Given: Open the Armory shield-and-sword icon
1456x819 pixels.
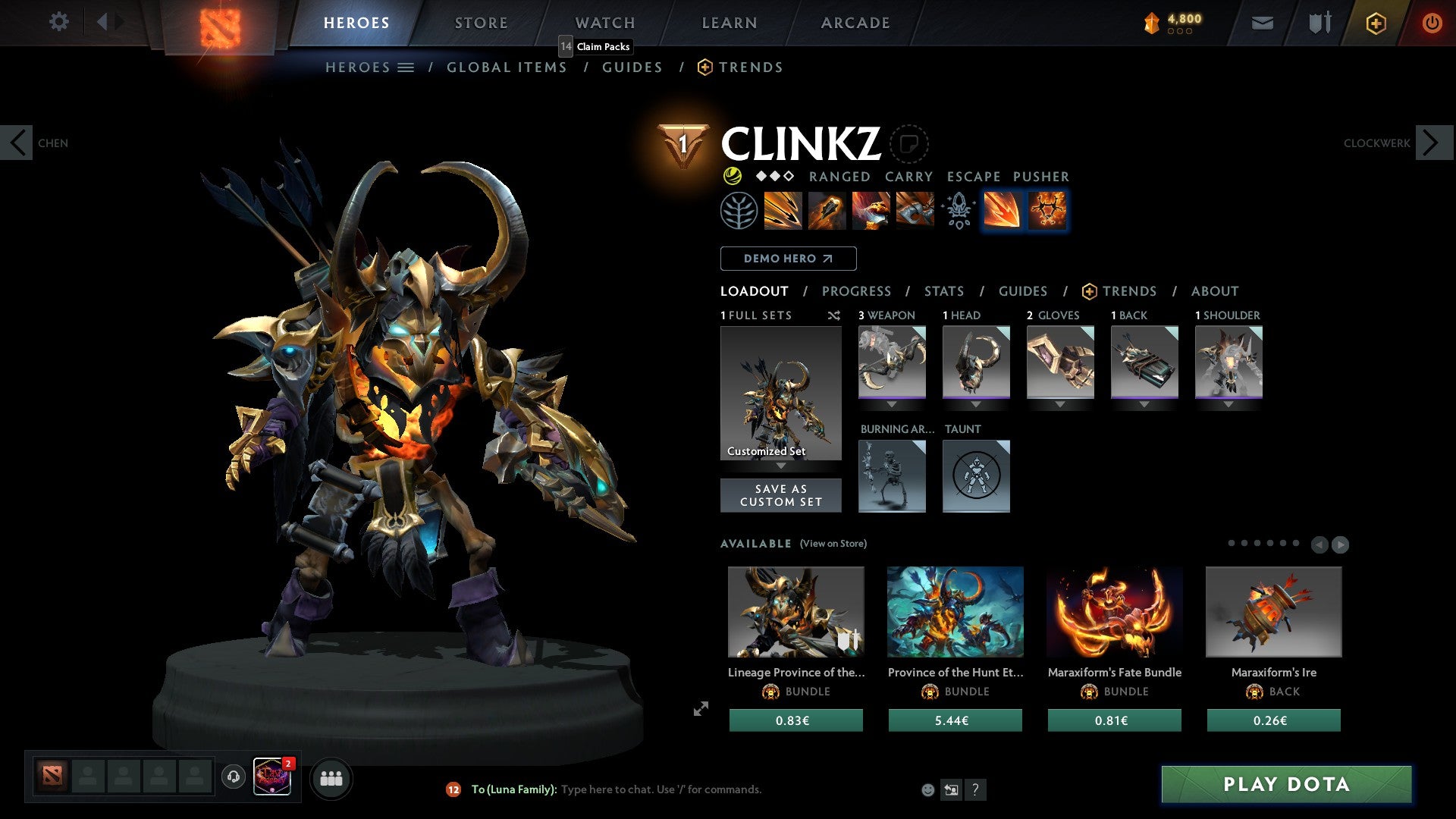Looking at the screenshot, I should (1318, 23).
